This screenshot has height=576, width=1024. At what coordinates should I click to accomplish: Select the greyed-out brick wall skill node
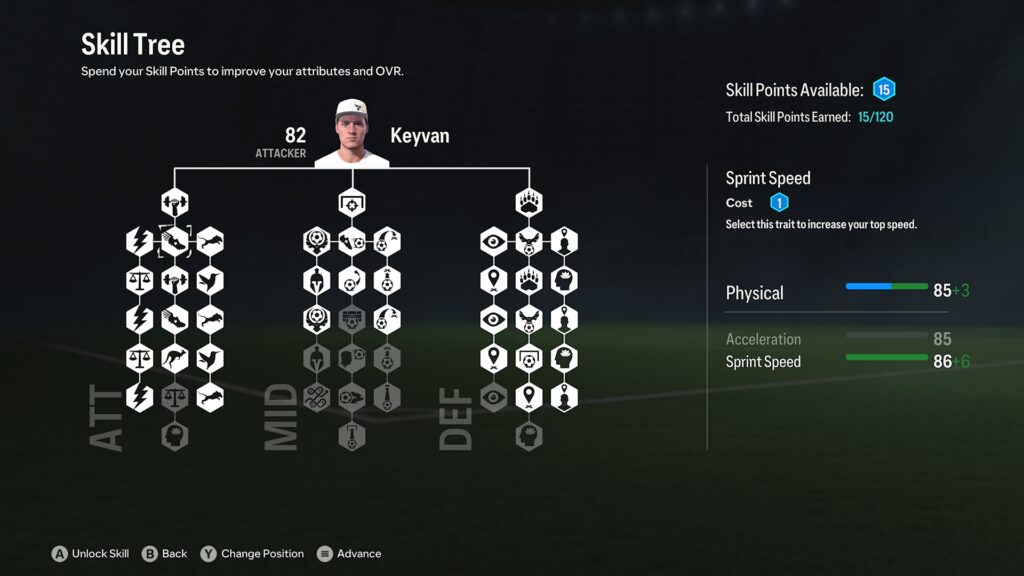(x=351, y=319)
